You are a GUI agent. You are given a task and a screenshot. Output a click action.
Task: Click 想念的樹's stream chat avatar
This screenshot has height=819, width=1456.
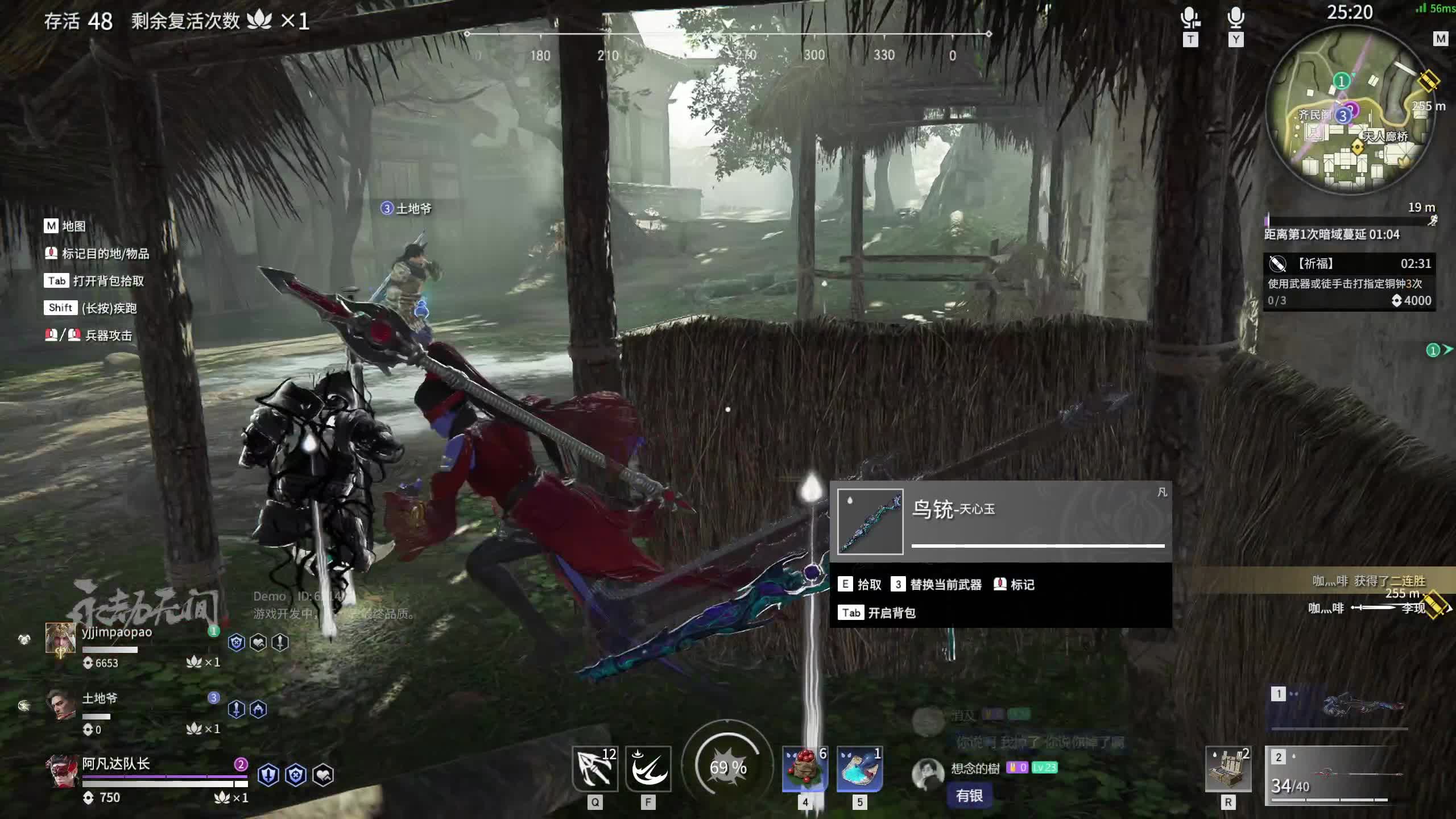coord(928,773)
